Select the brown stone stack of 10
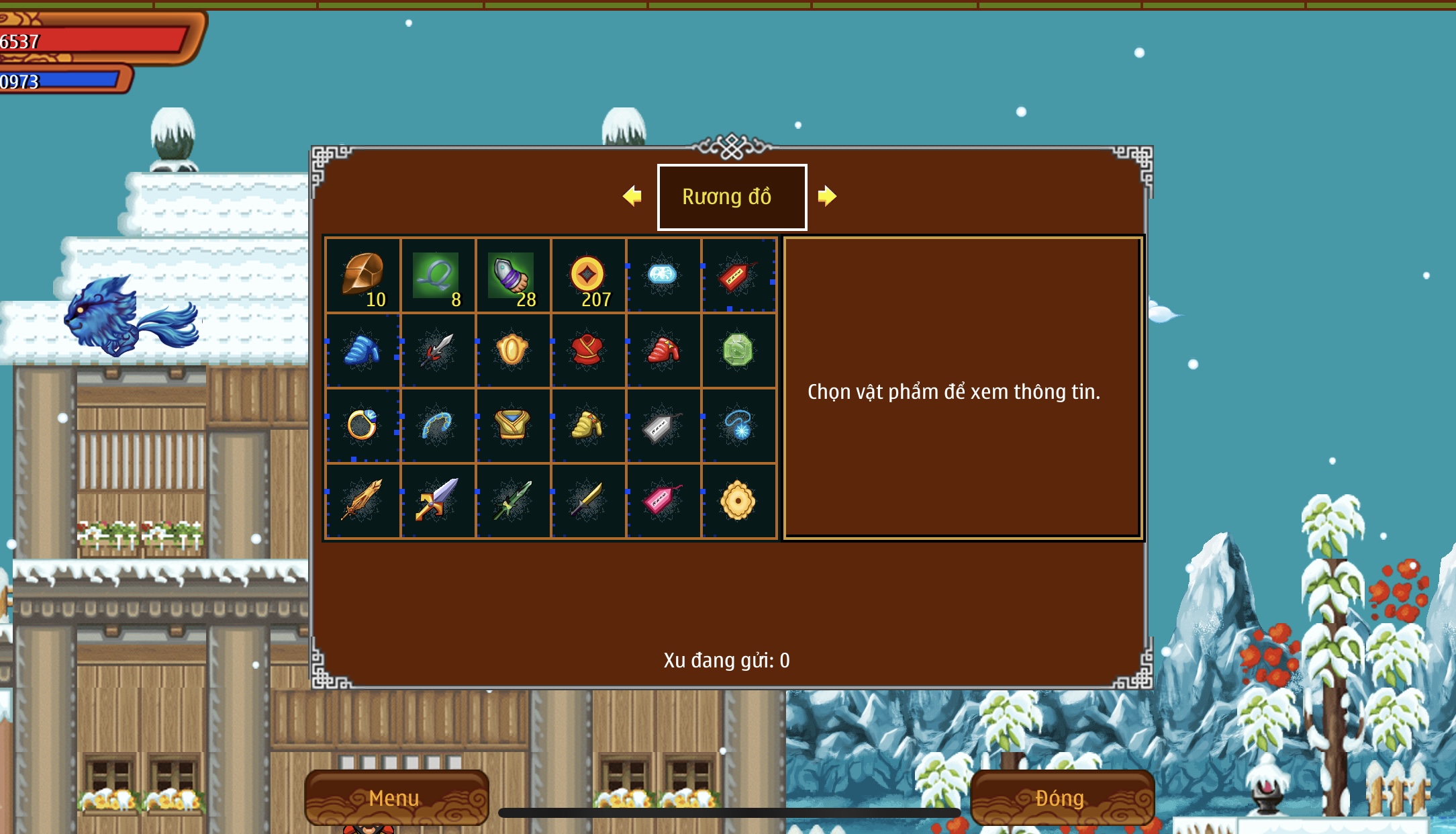The image size is (1456, 834). click(x=363, y=275)
